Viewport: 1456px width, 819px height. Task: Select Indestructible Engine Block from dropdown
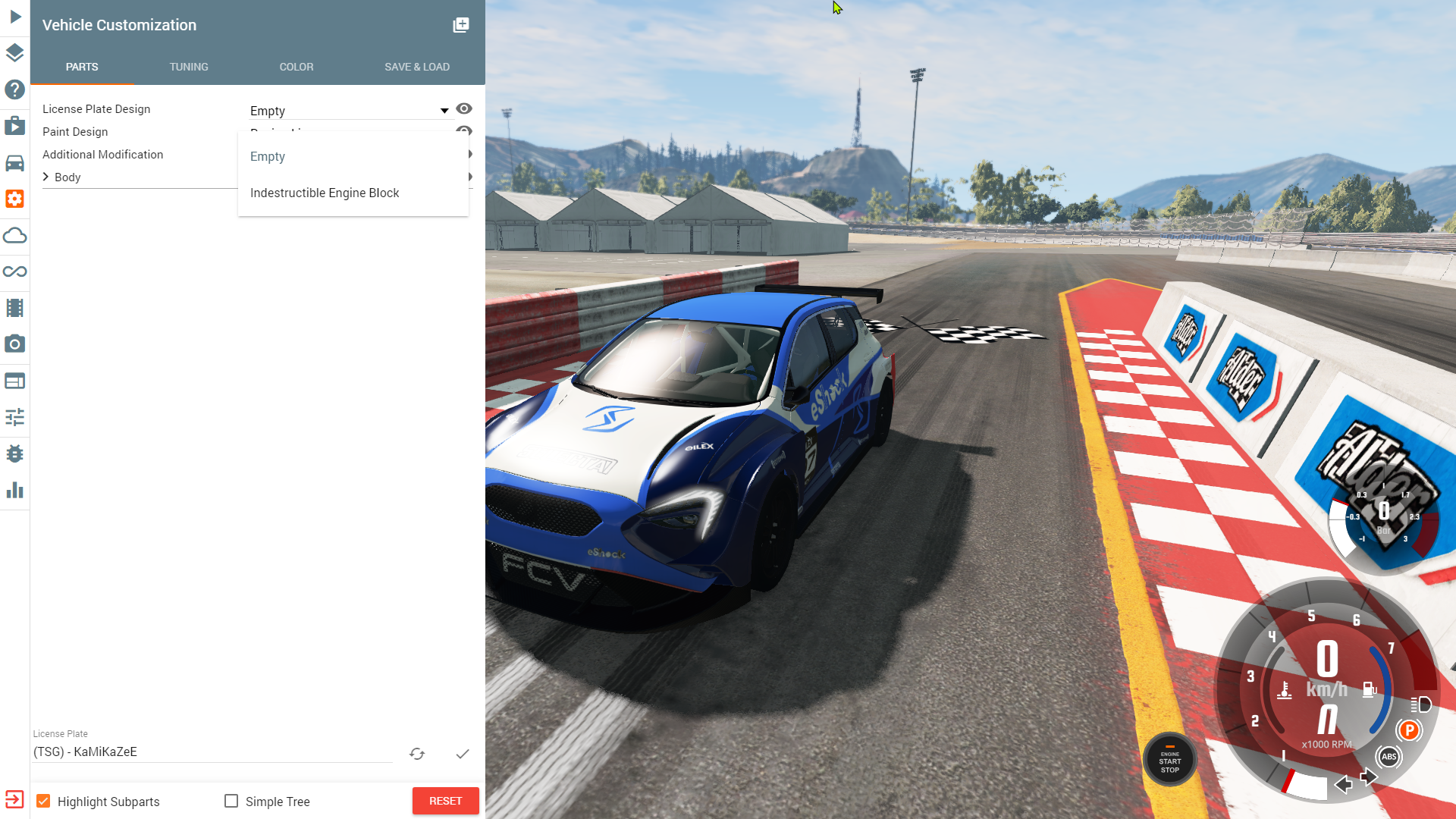coord(325,193)
